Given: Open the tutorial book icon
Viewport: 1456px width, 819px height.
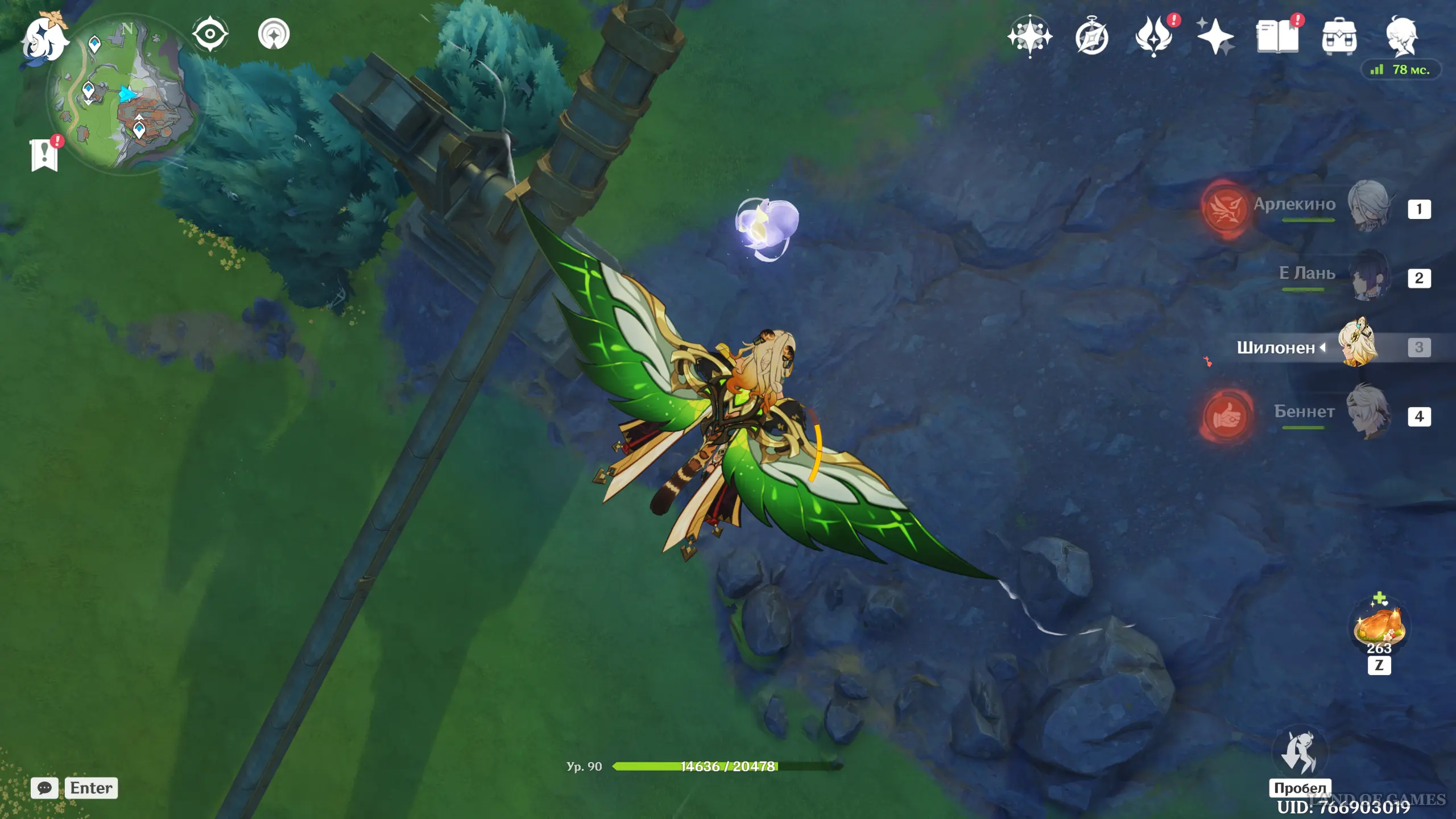Looking at the screenshot, I should point(1277,37).
